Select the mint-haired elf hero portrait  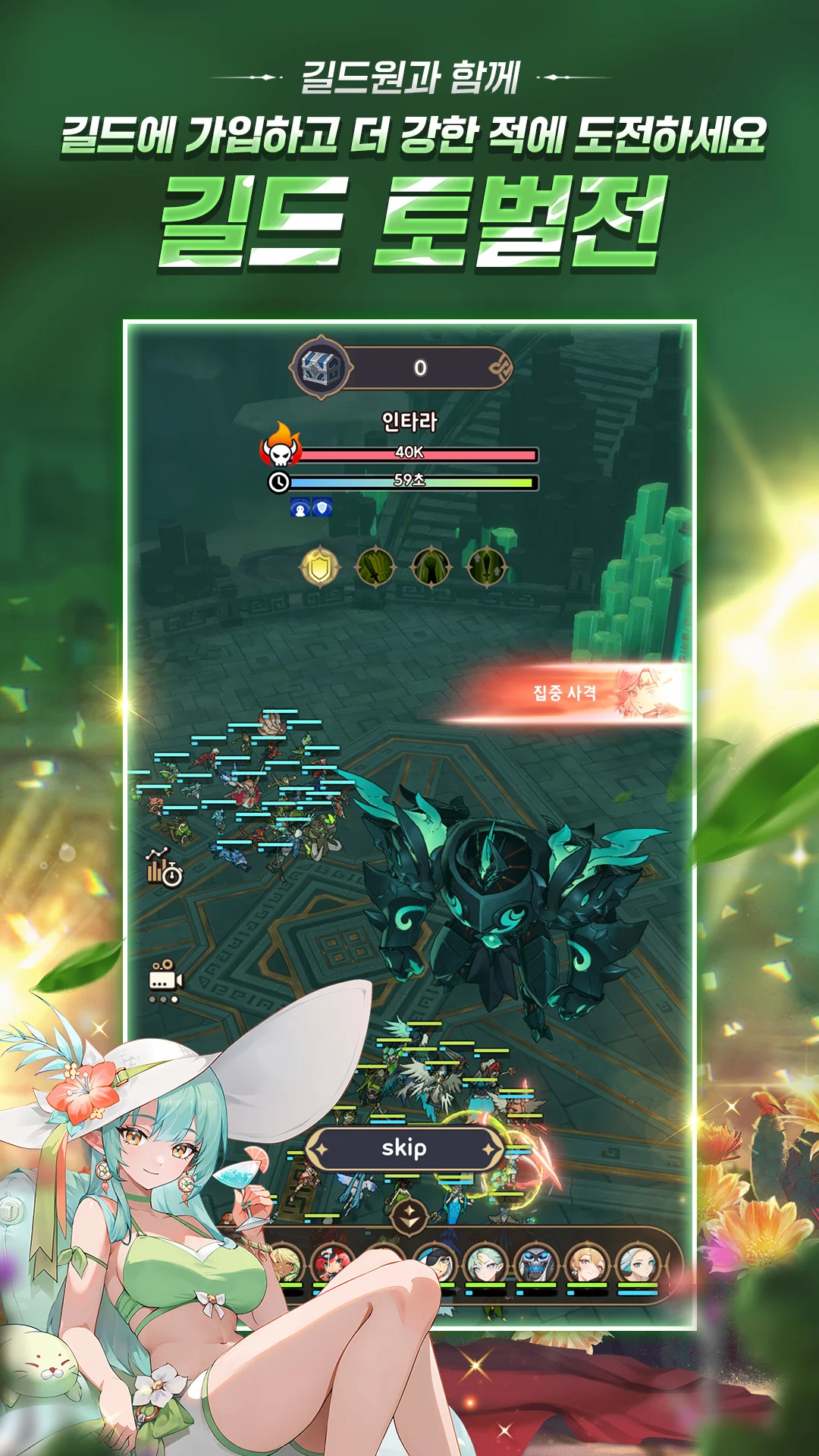[x=485, y=1264]
